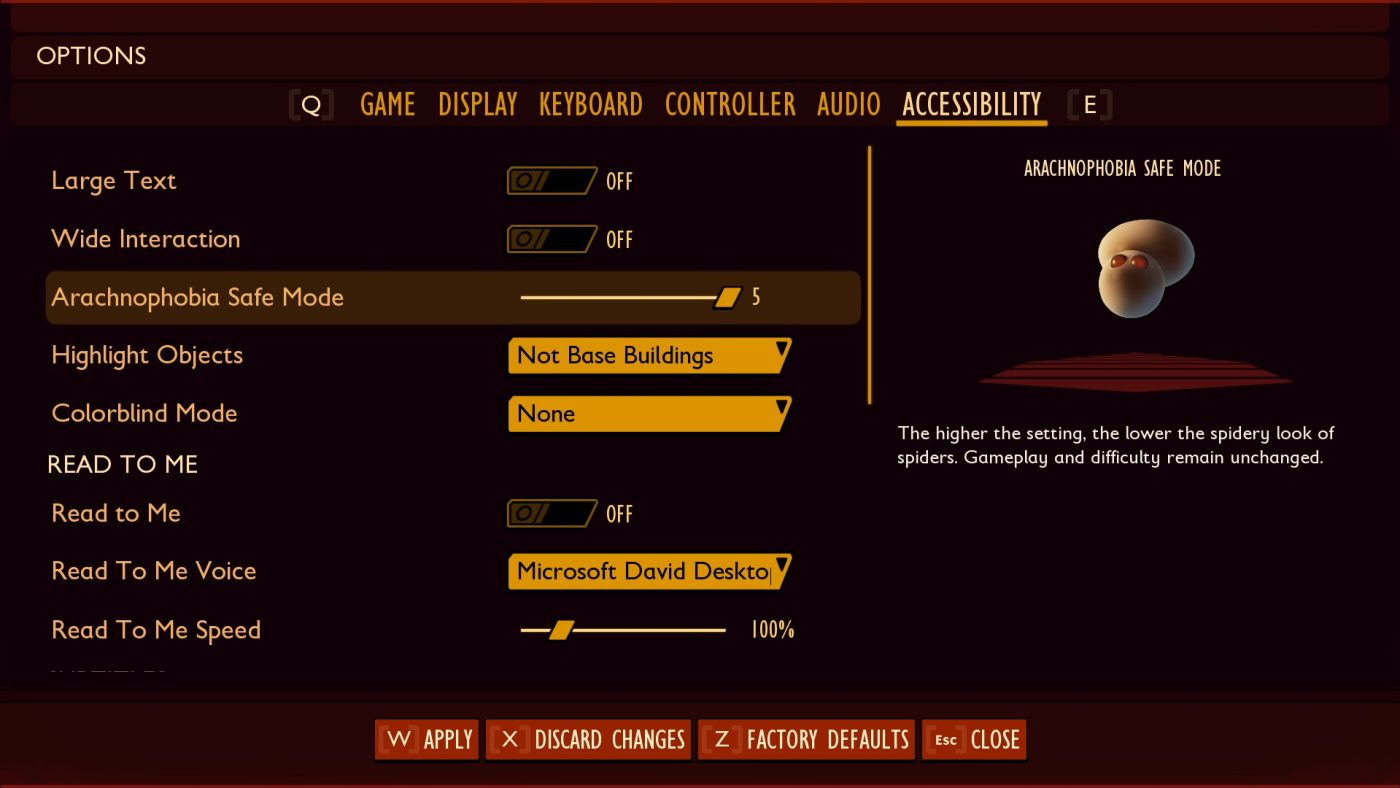Click Factory Defaults

click(x=806, y=740)
